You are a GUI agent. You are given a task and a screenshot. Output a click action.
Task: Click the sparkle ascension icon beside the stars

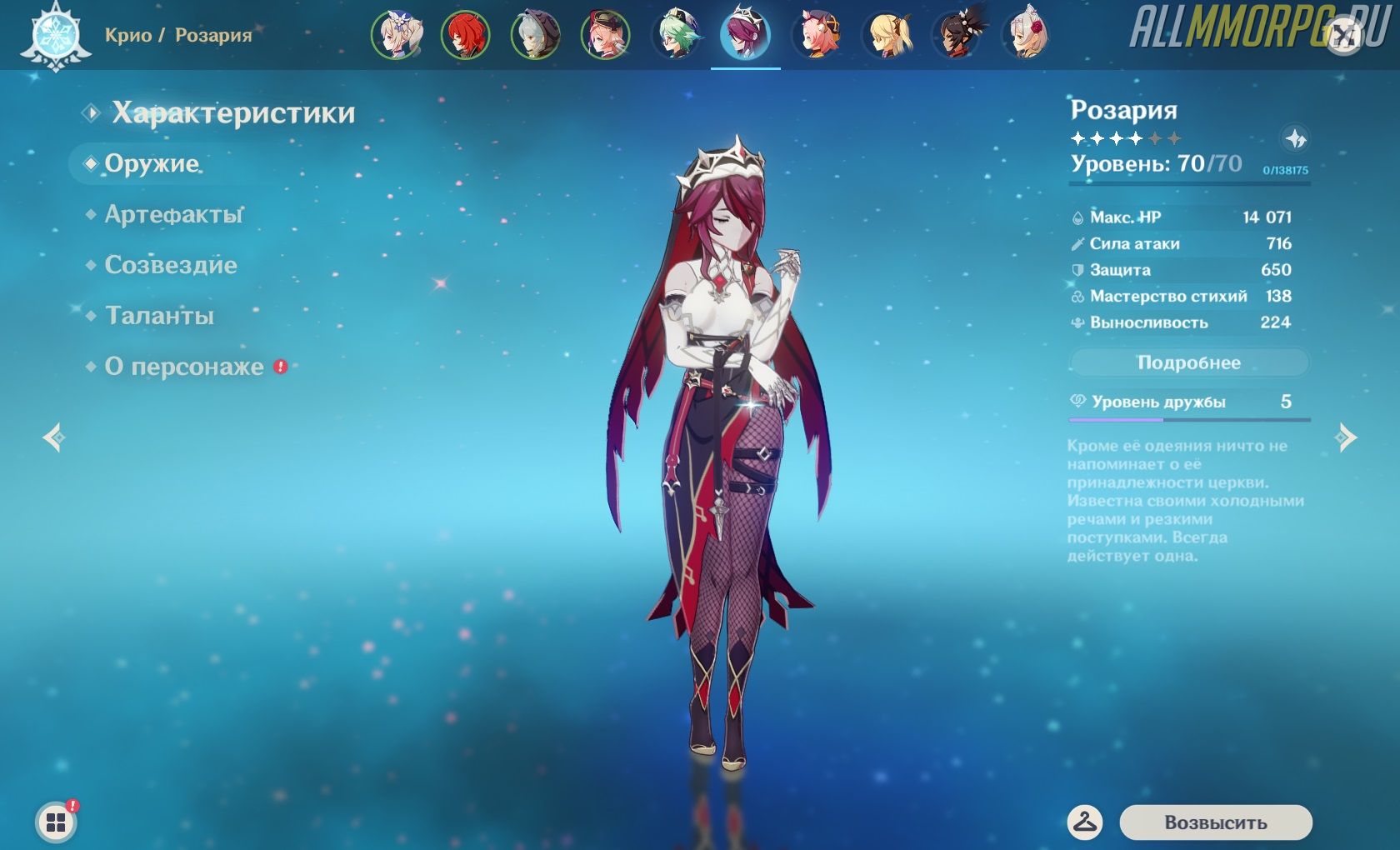[x=1295, y=138]
